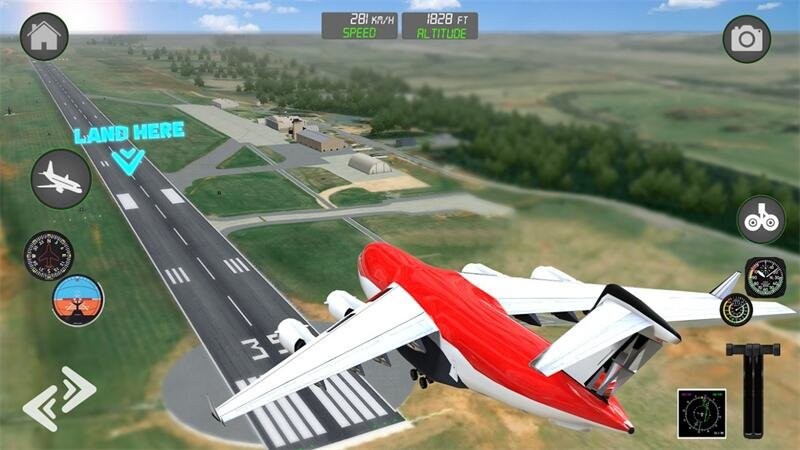Click the black throttle lever
The image size is (800, 450).
coord(753,380)
